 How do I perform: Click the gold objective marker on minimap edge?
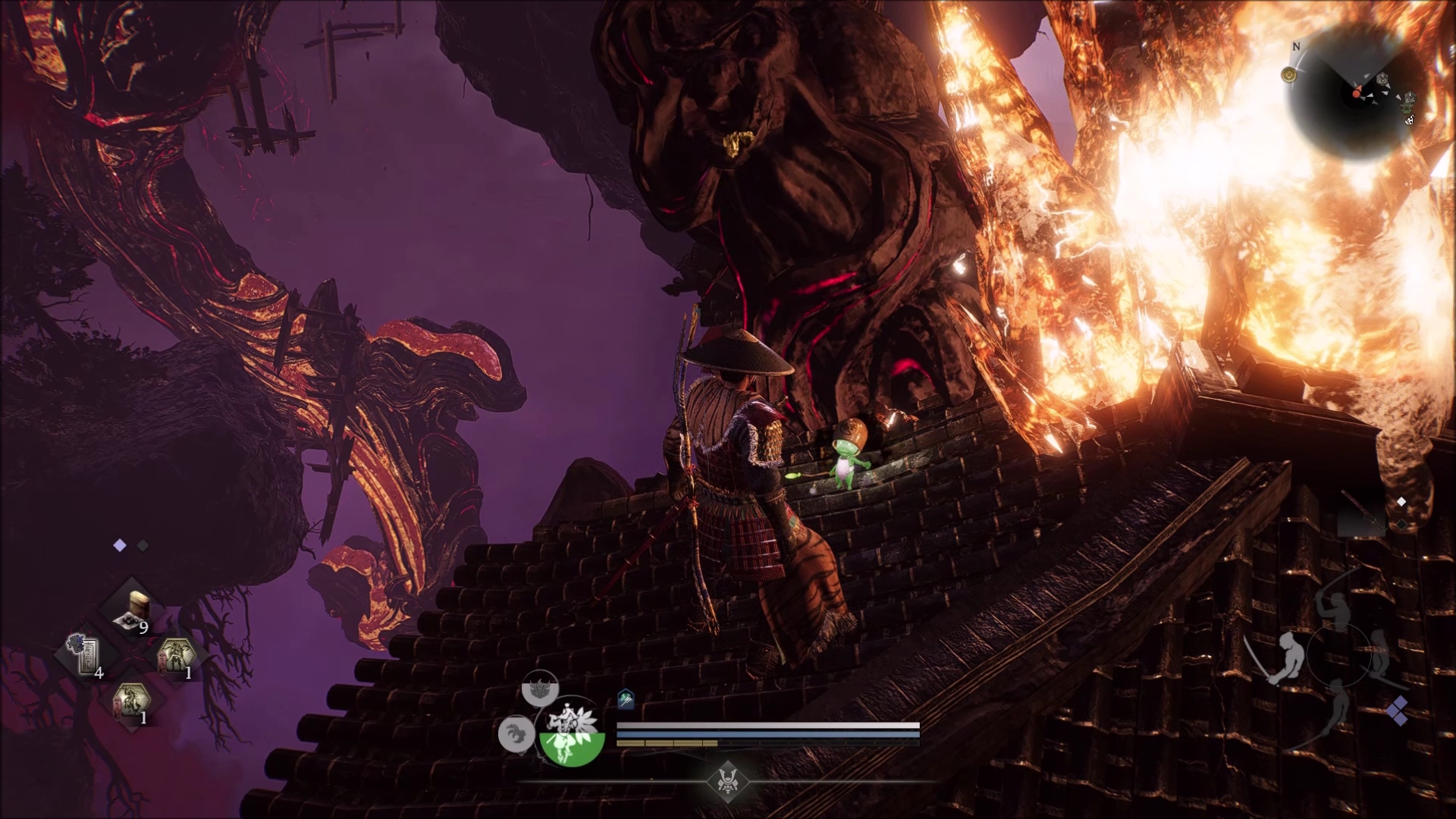(1288, 74)
